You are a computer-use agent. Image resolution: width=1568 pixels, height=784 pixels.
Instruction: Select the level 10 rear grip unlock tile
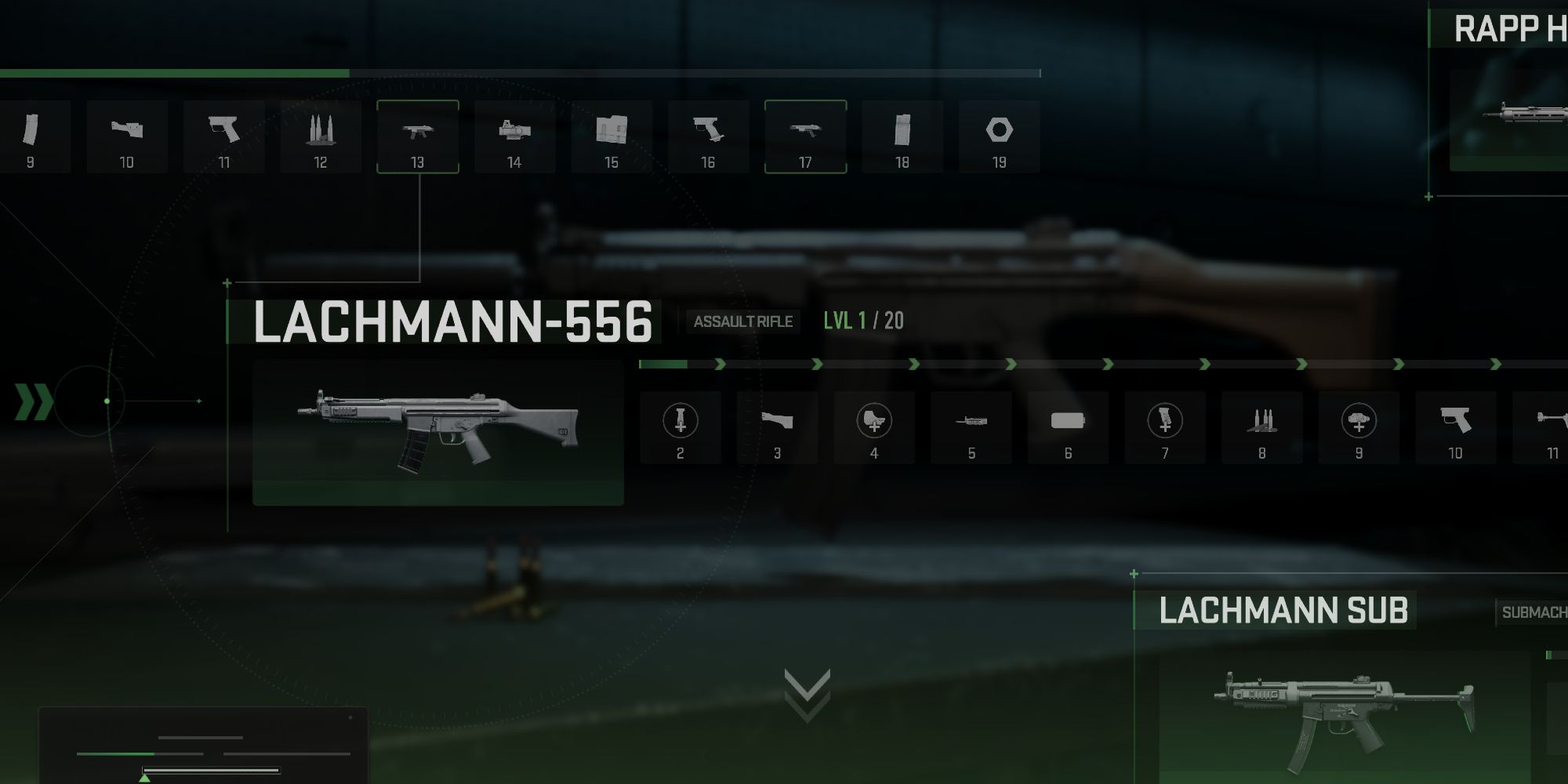1457,426
